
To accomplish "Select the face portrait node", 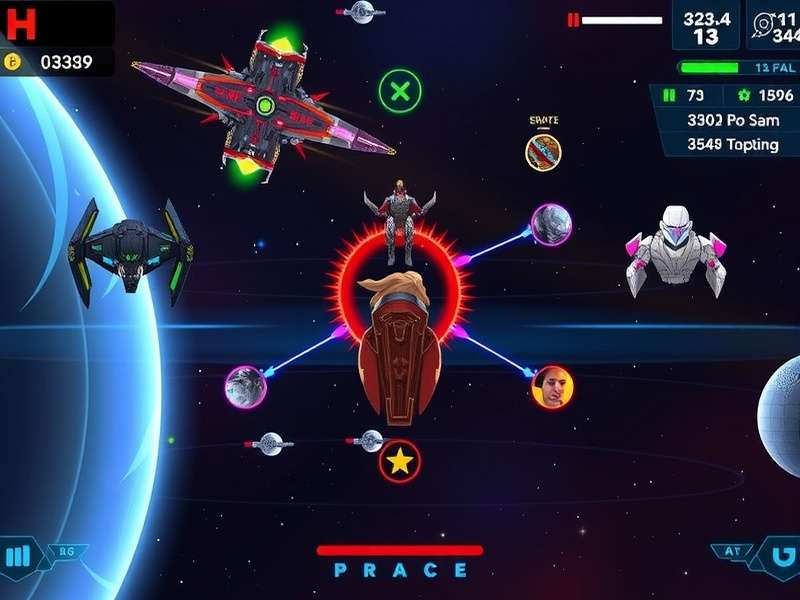I will tap(552, 387).
